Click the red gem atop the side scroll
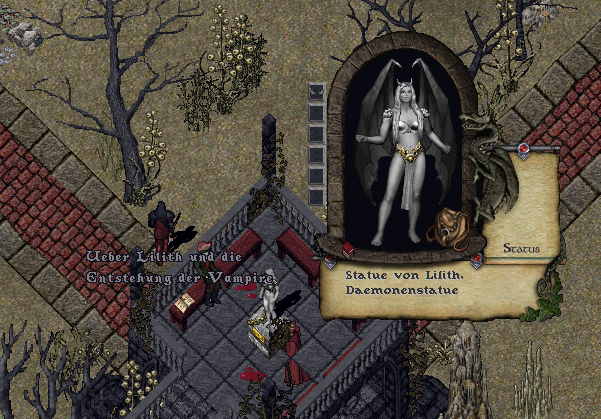 522,150
